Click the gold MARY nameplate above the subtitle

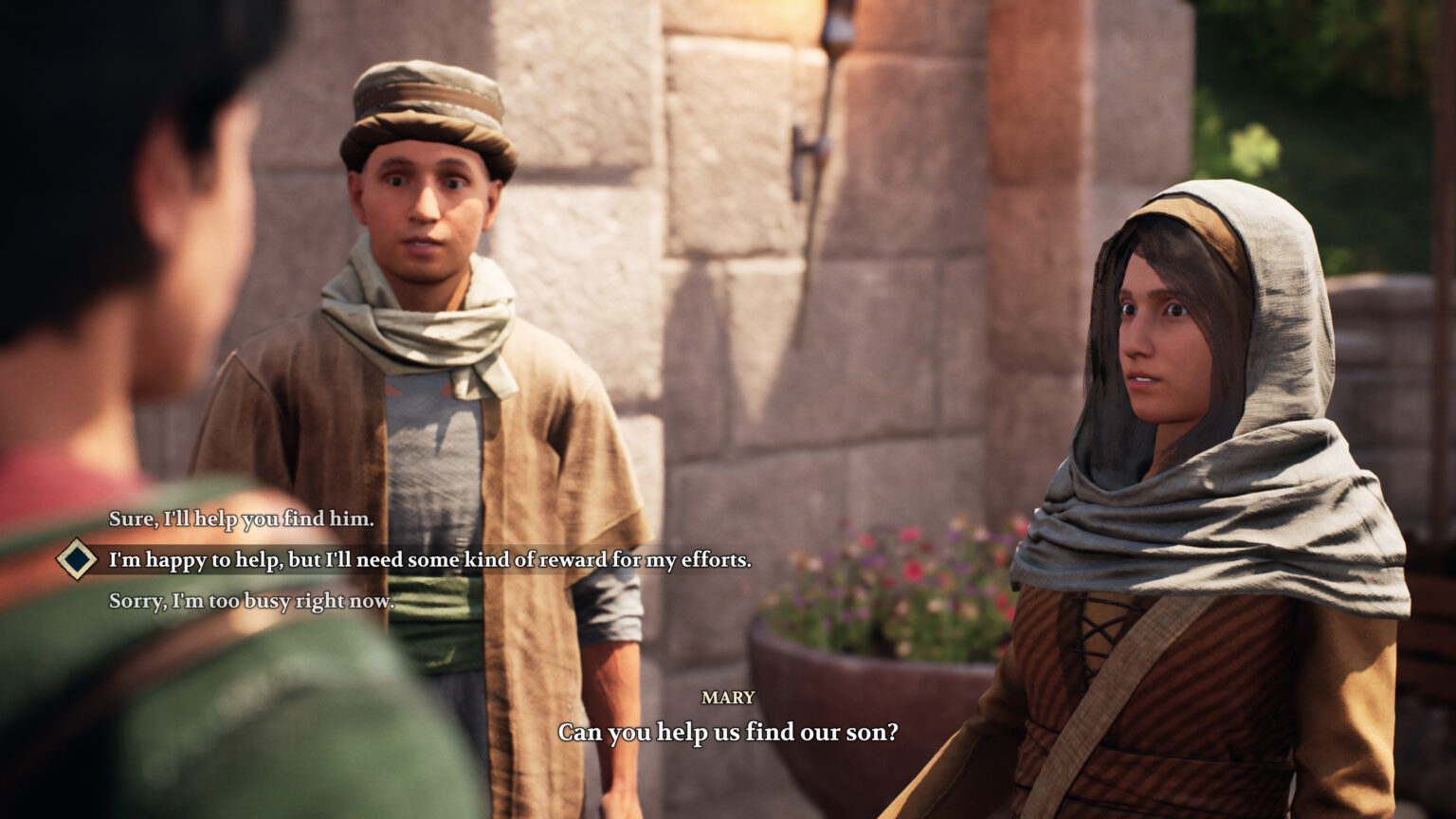click(728, 699)
